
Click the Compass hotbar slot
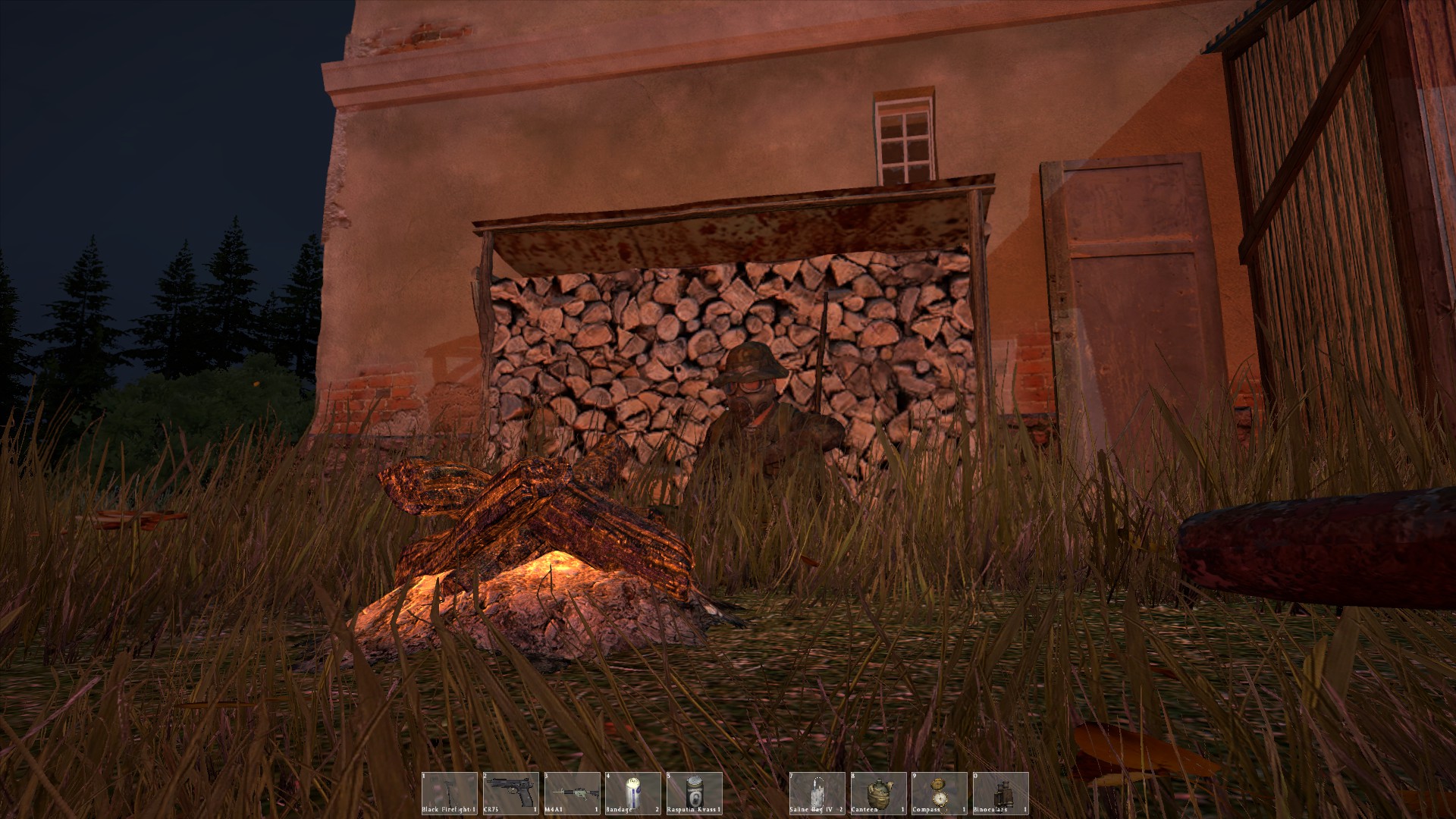(x=940, y=793)
